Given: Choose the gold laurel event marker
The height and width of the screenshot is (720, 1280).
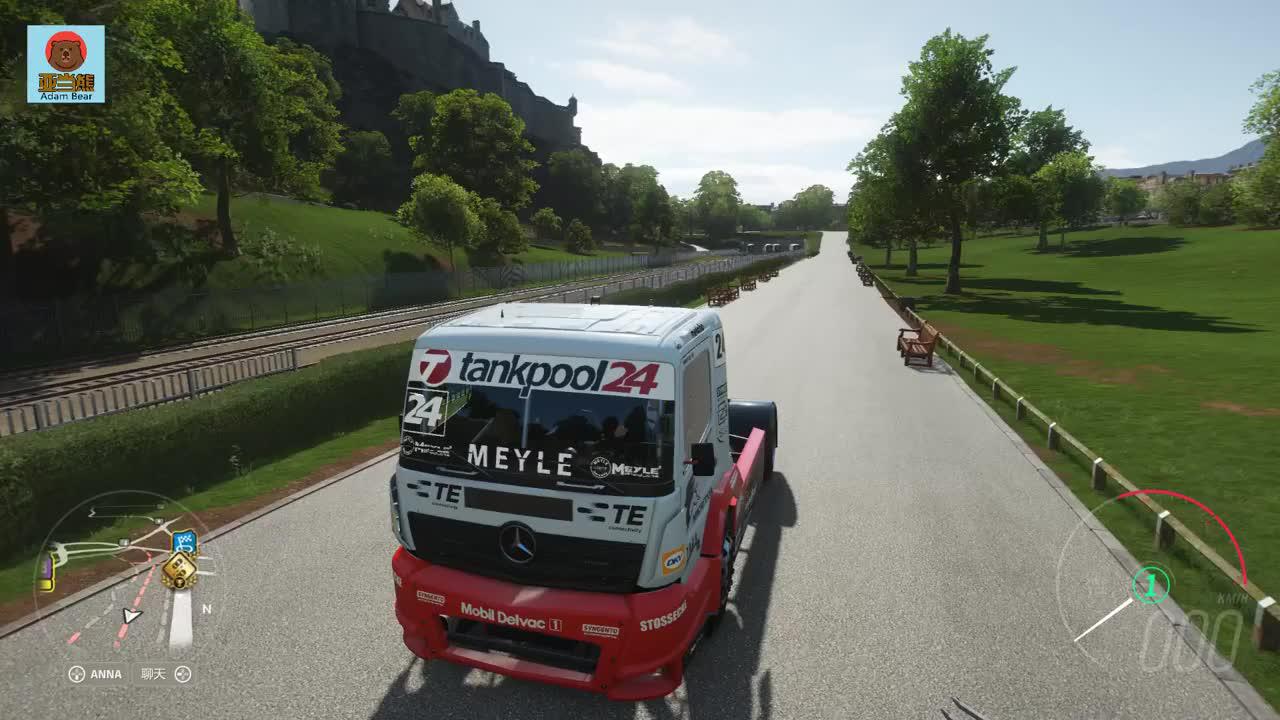Looking at the screenshot, I should pyautogui.click(x=179, y=571).
